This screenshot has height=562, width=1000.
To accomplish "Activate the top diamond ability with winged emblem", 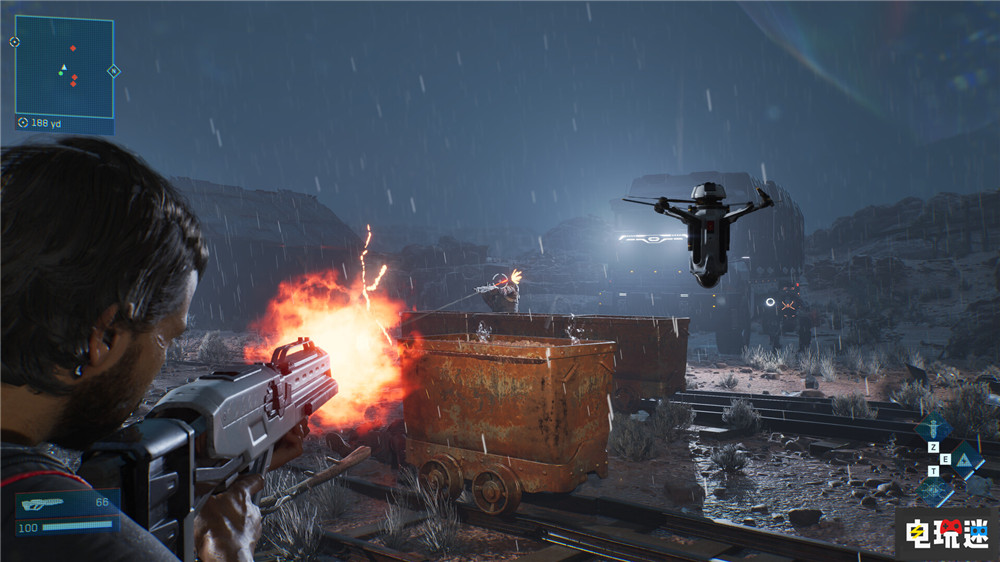I will [934, 427].
